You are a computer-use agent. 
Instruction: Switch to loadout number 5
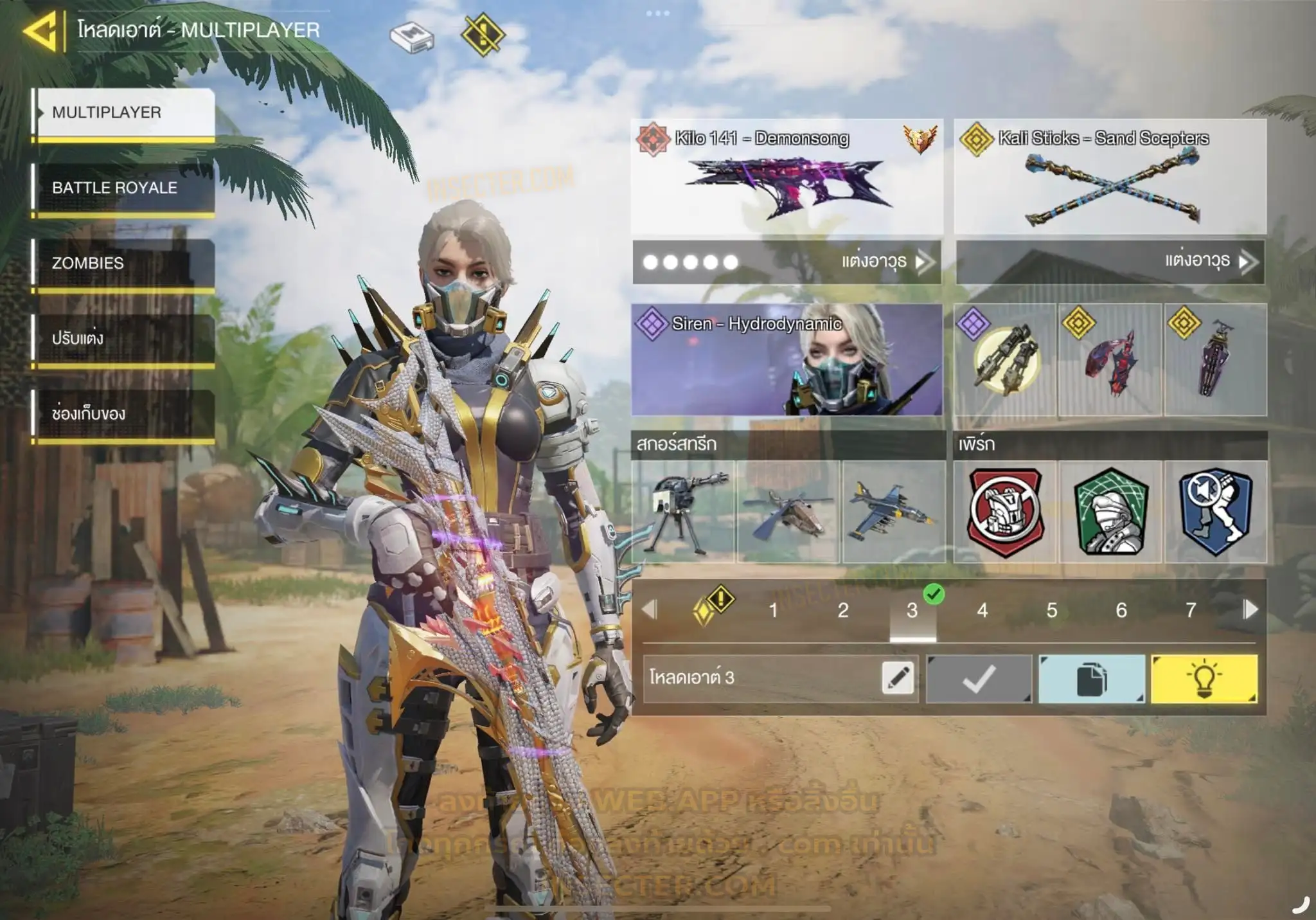1052,610
